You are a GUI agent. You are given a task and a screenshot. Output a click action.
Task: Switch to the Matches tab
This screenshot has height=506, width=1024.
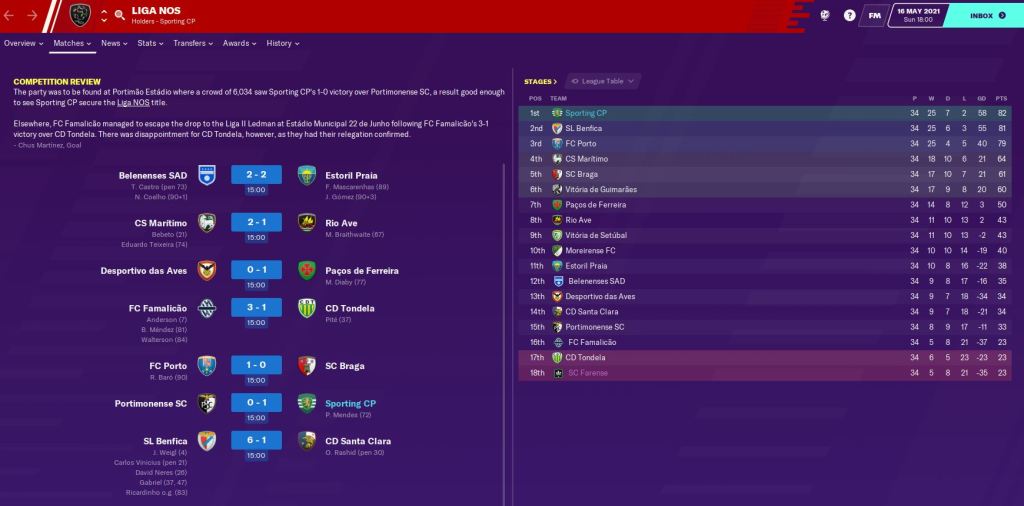[x=72, y=44]
